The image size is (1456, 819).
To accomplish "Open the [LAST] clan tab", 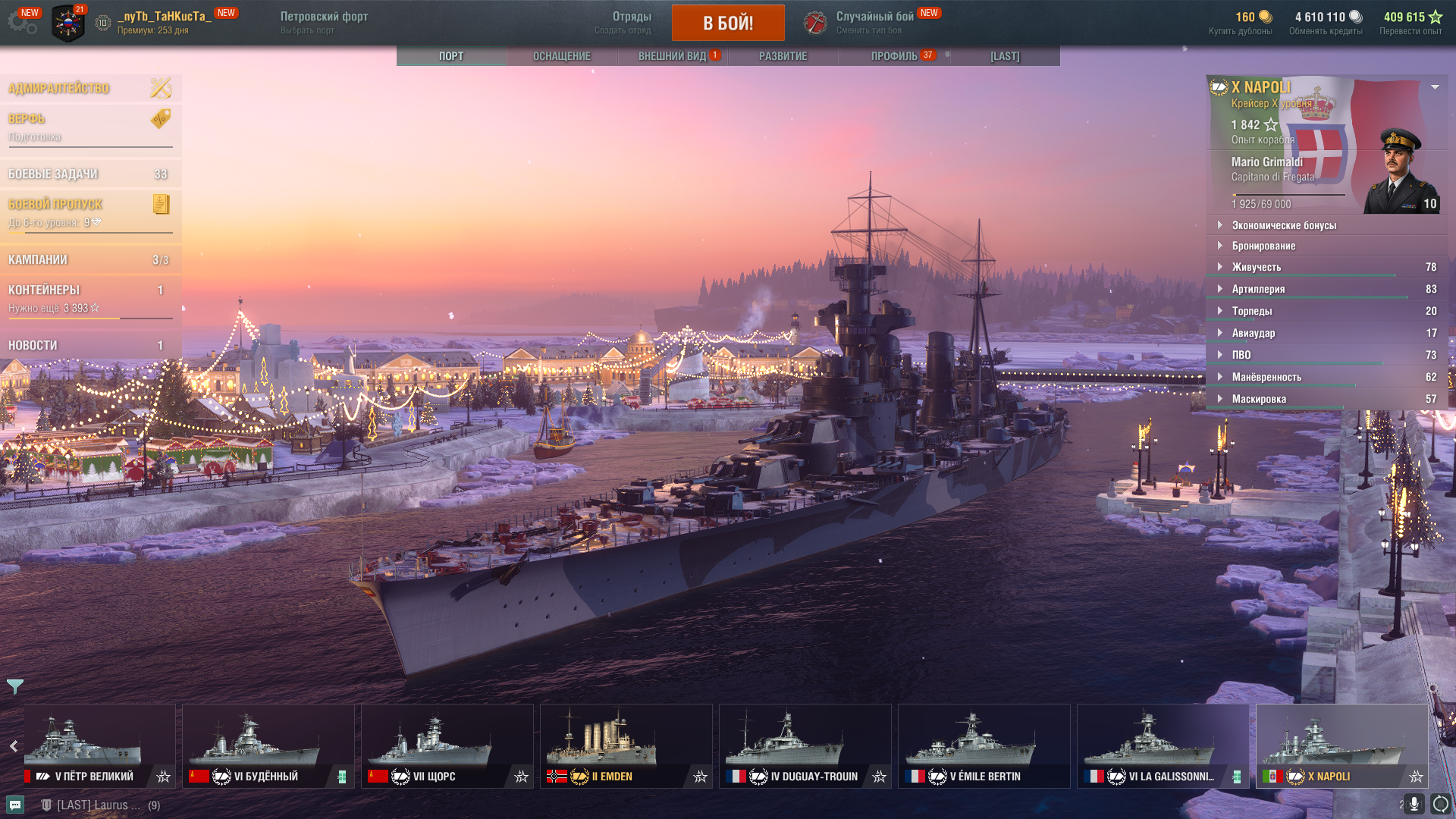I will [x=1005, y=56].
